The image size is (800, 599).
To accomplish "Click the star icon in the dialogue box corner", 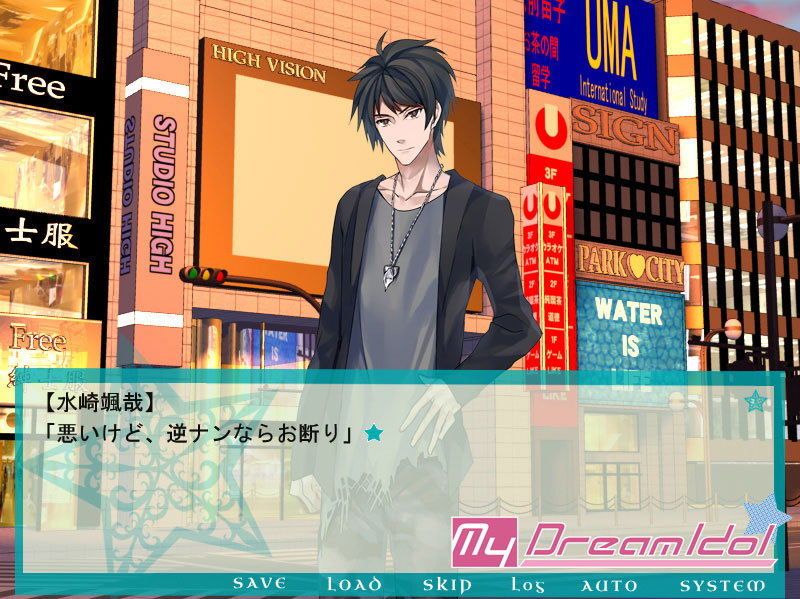I will pyautogui.click(x=757, y=402).
